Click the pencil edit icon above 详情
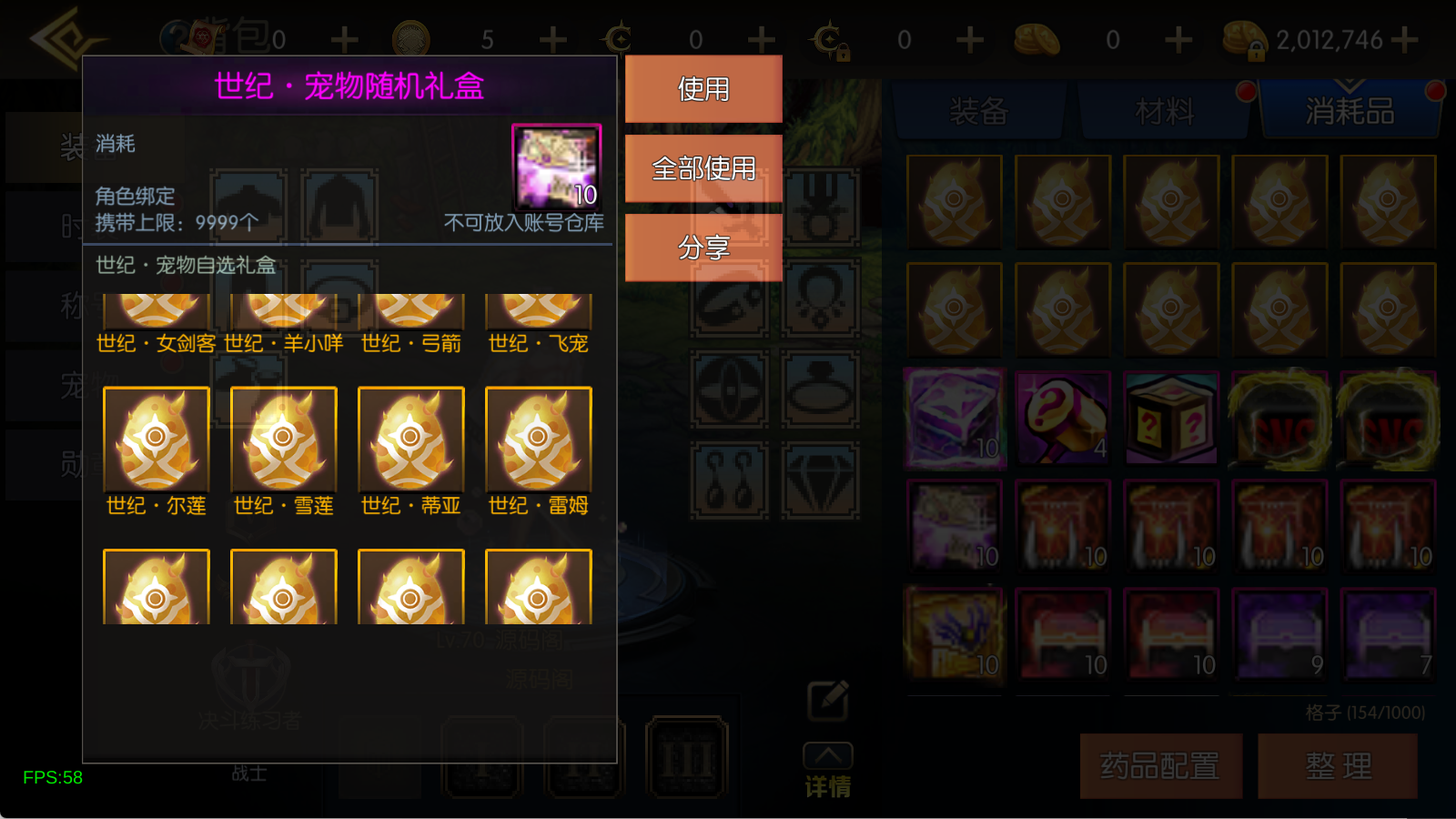 (x=826, y=699)
